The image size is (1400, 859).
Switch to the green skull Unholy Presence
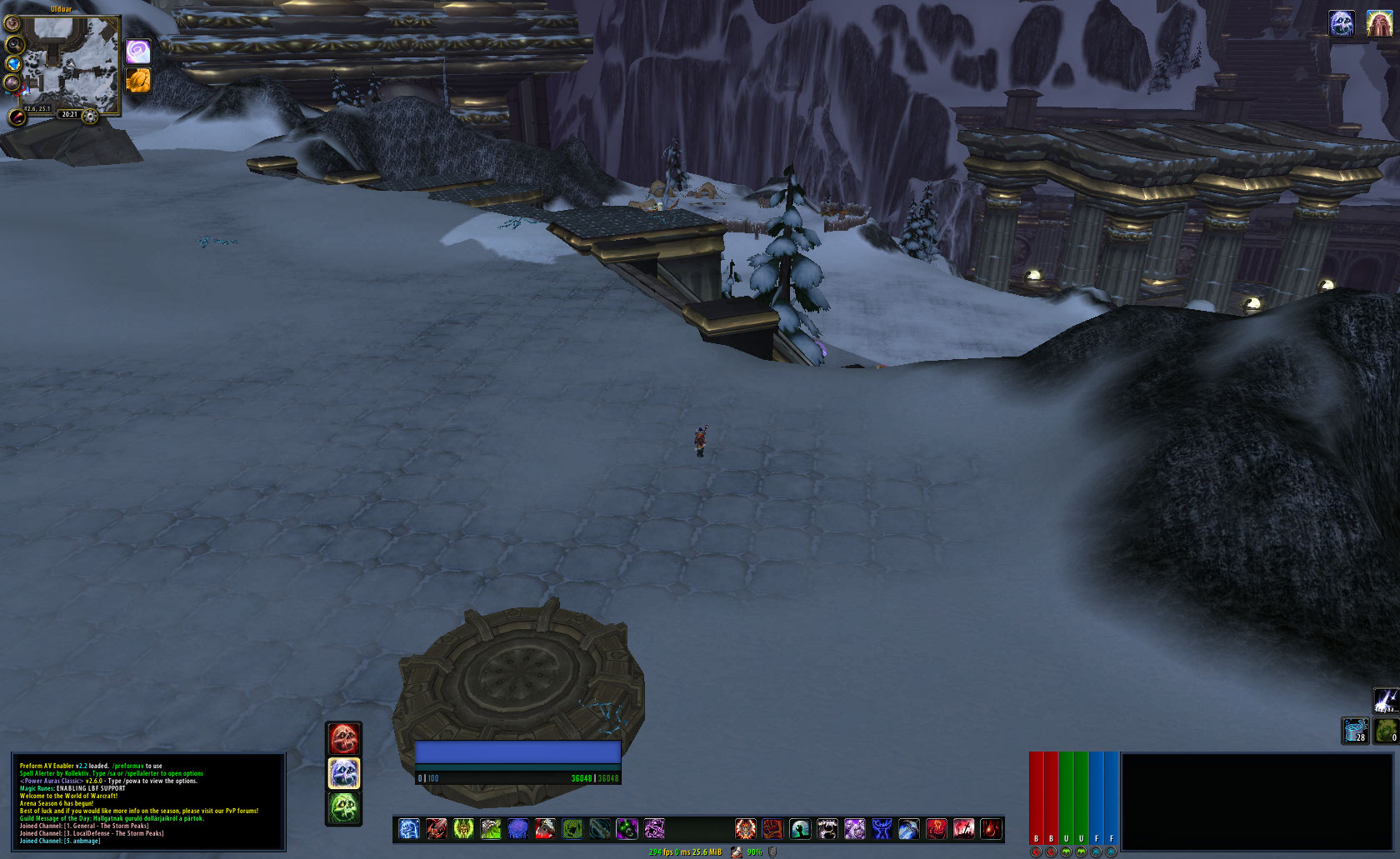343,808
